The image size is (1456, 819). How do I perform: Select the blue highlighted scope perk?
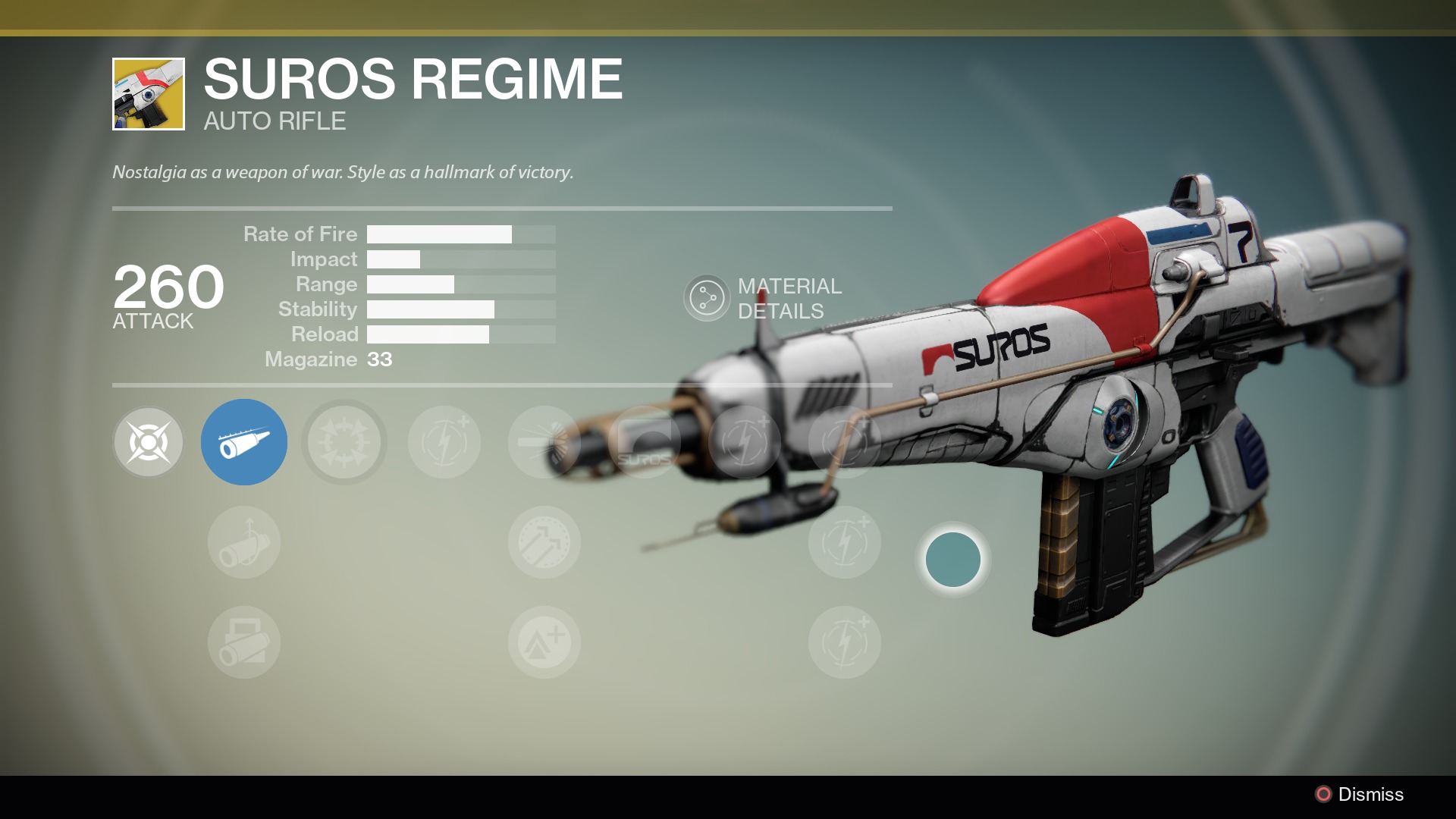point(244,442)
